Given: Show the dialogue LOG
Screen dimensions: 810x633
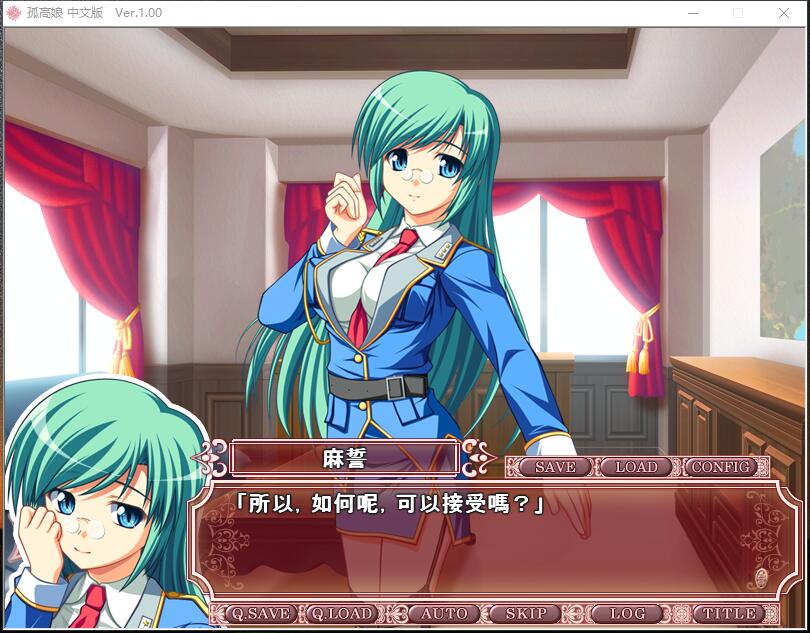Looking at the screenshot, I should [627, 614].
